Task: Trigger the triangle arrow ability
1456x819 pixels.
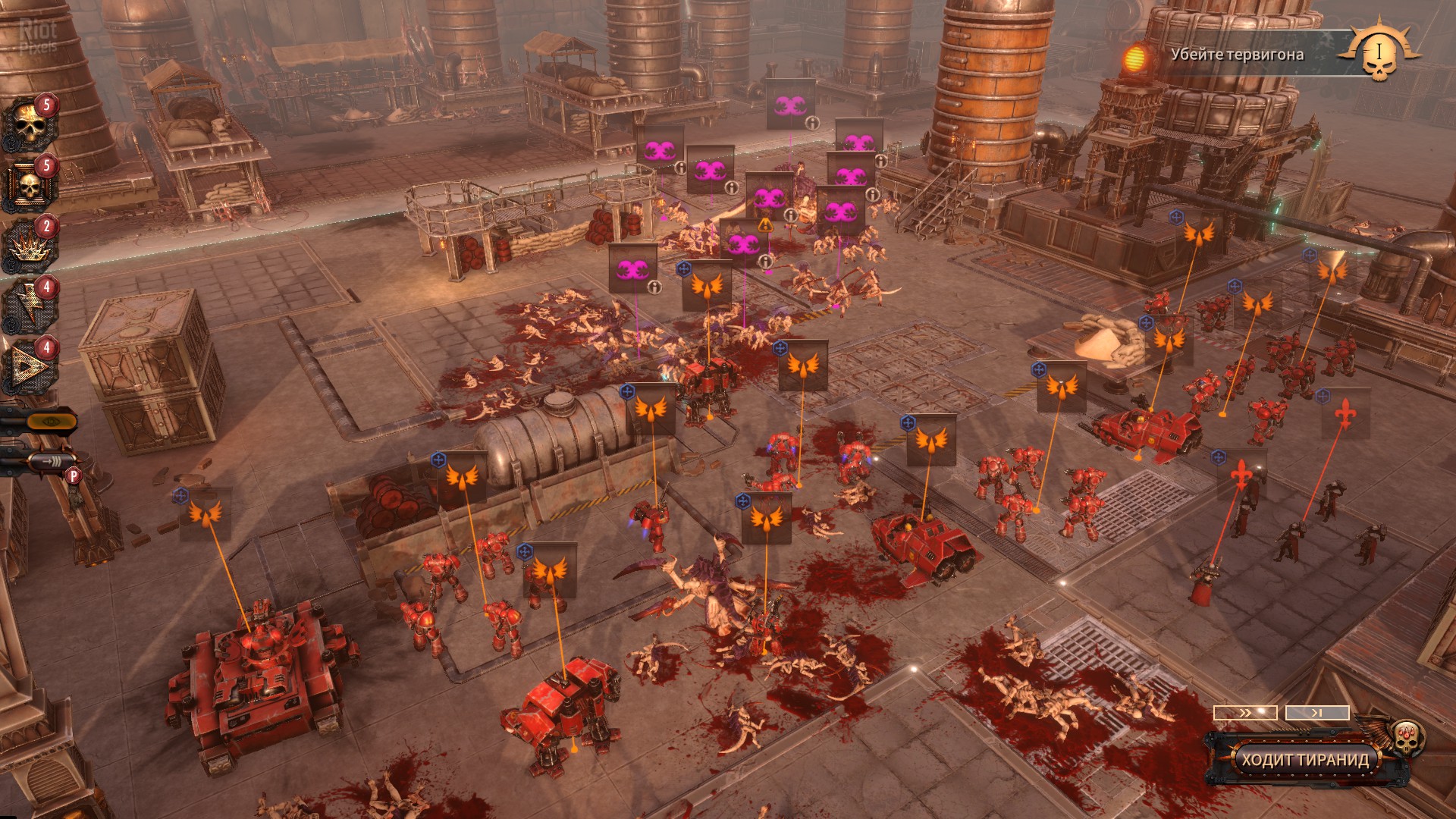Action: [x=29, y=369]
